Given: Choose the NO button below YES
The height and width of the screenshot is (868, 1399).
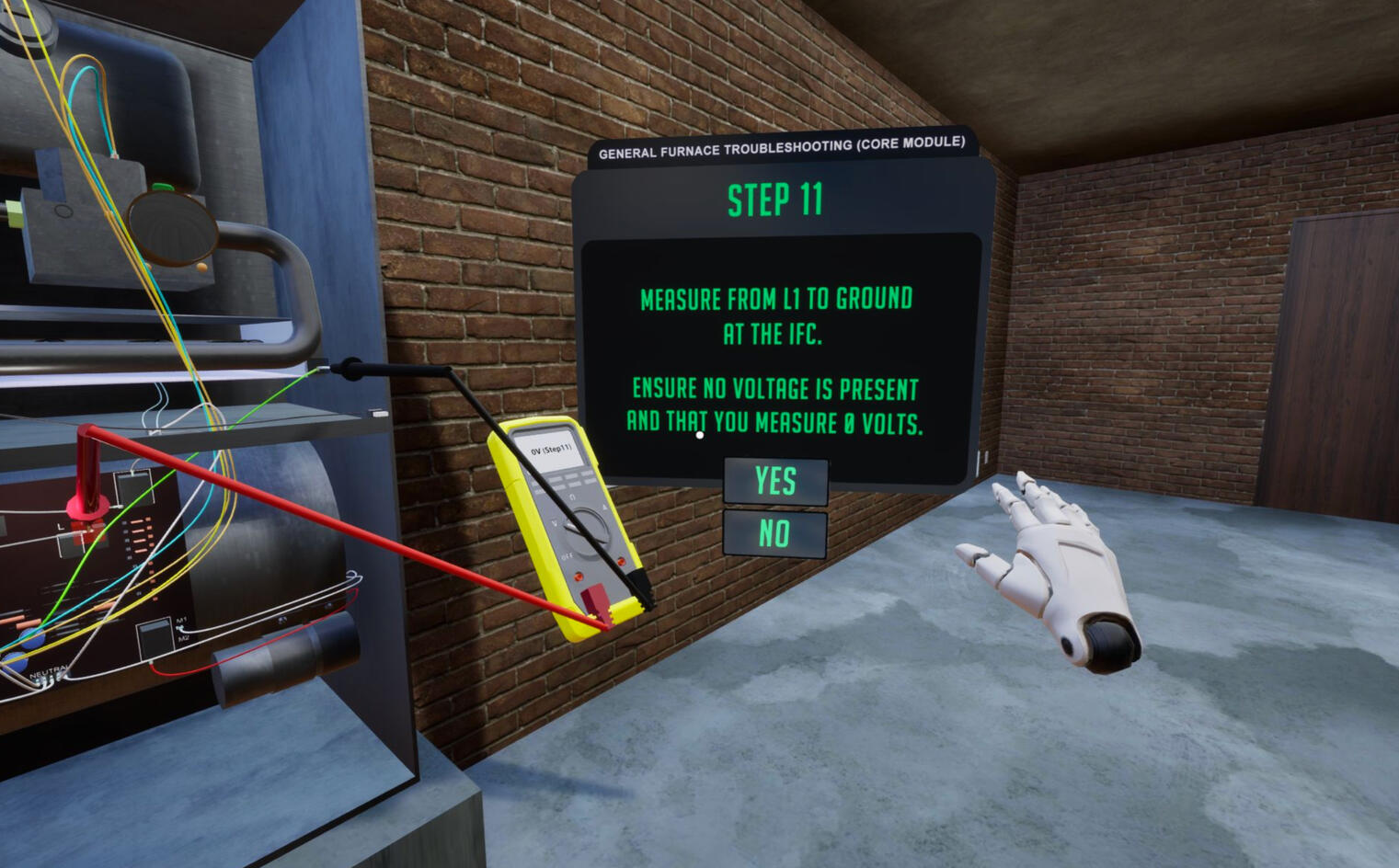Looking at the screenshot, I should coord(774,533).
